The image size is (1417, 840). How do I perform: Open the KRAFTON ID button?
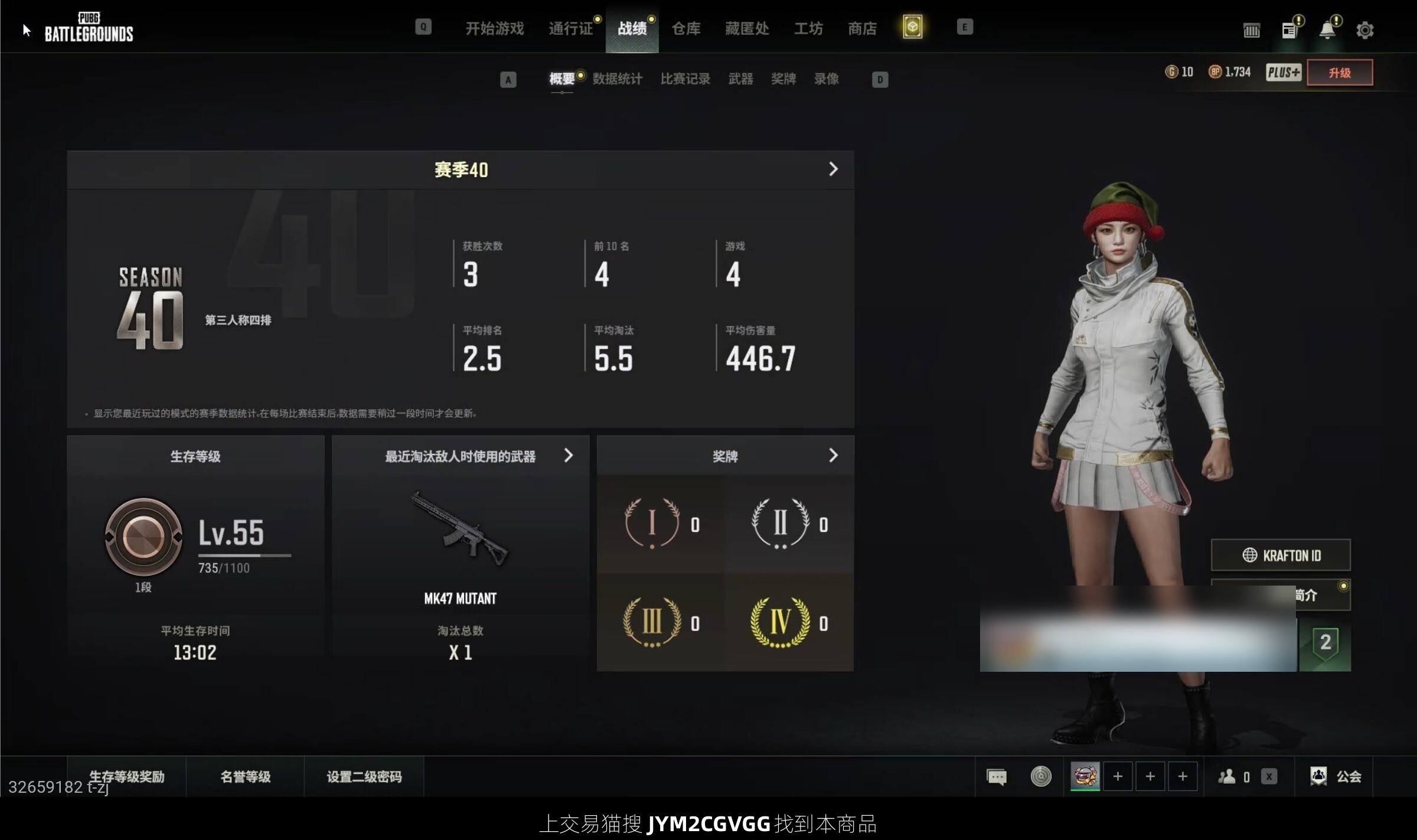click(1281, 555)
